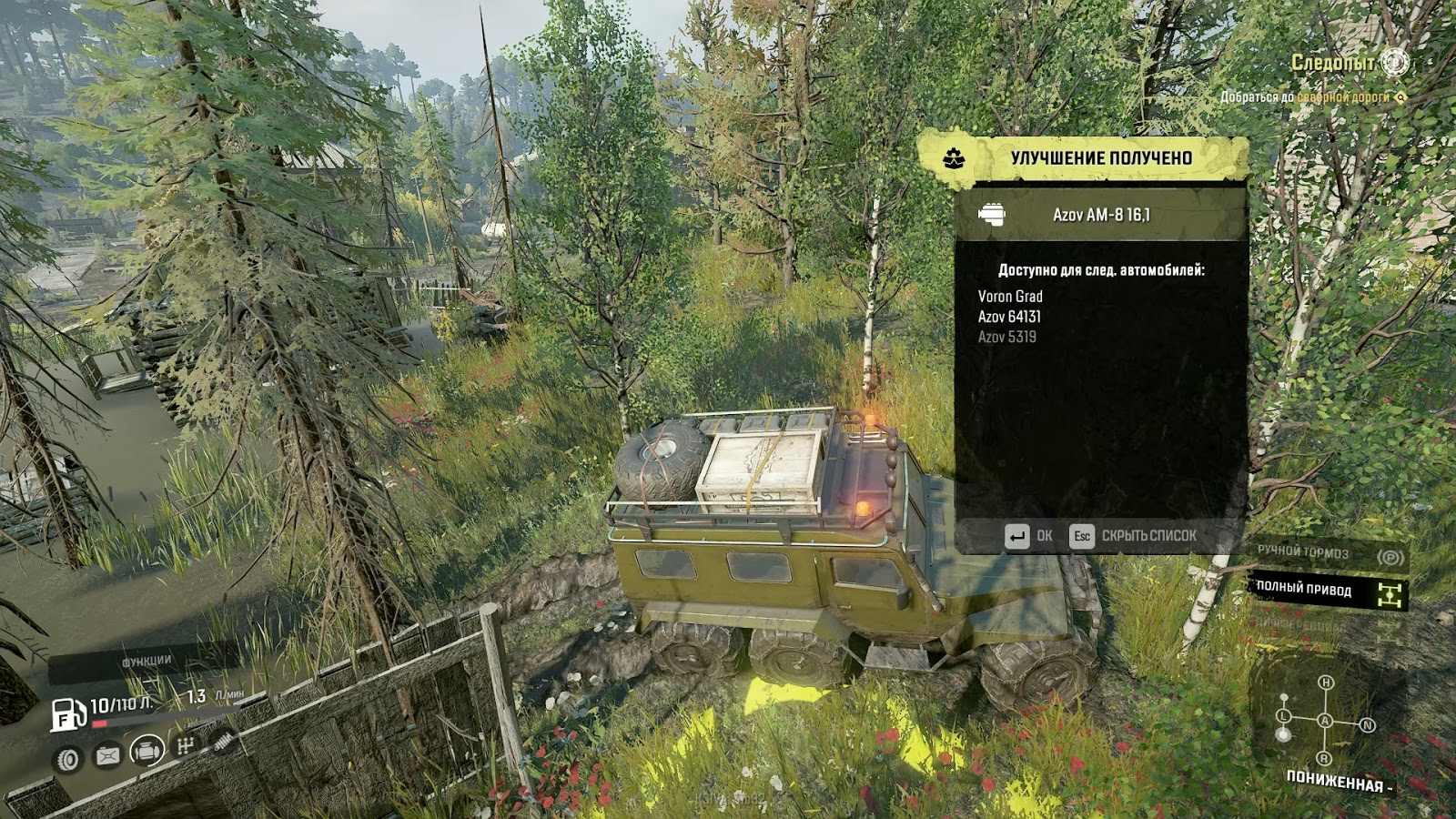Choose Voron Grad in the vehicle list

point(1010,296)
